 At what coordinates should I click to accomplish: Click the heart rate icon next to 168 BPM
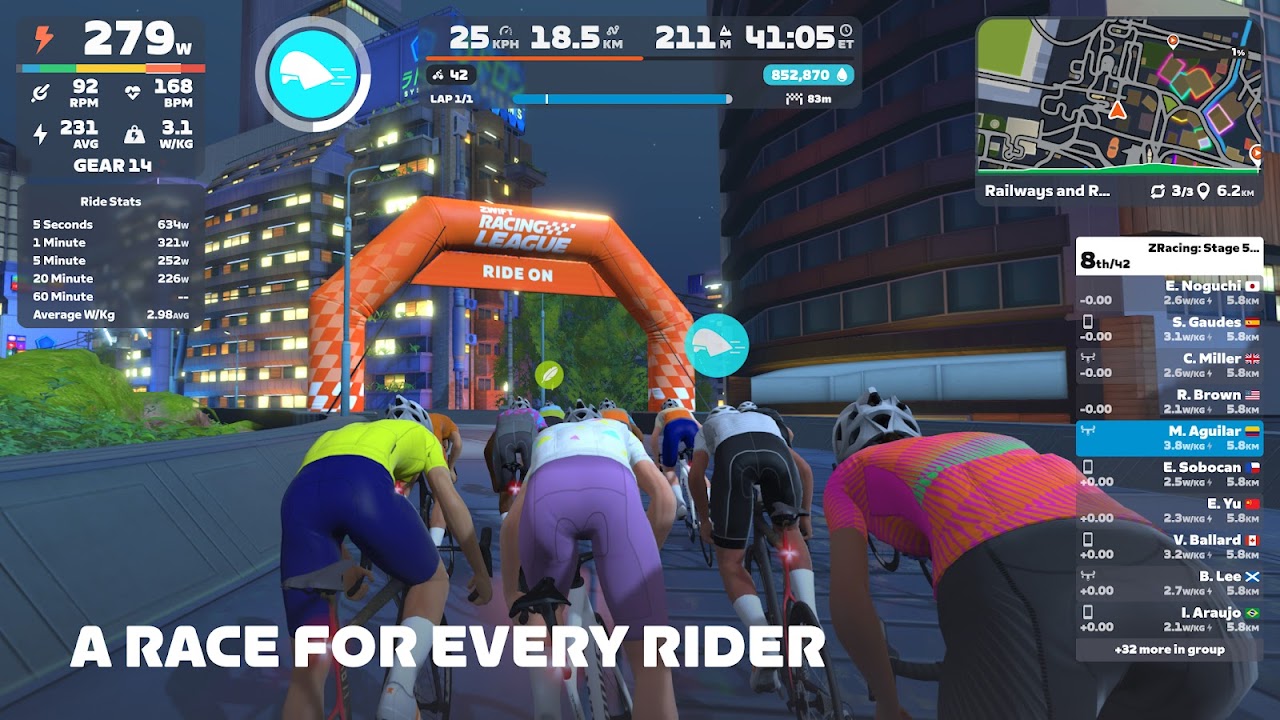click(x=133, y=92)
